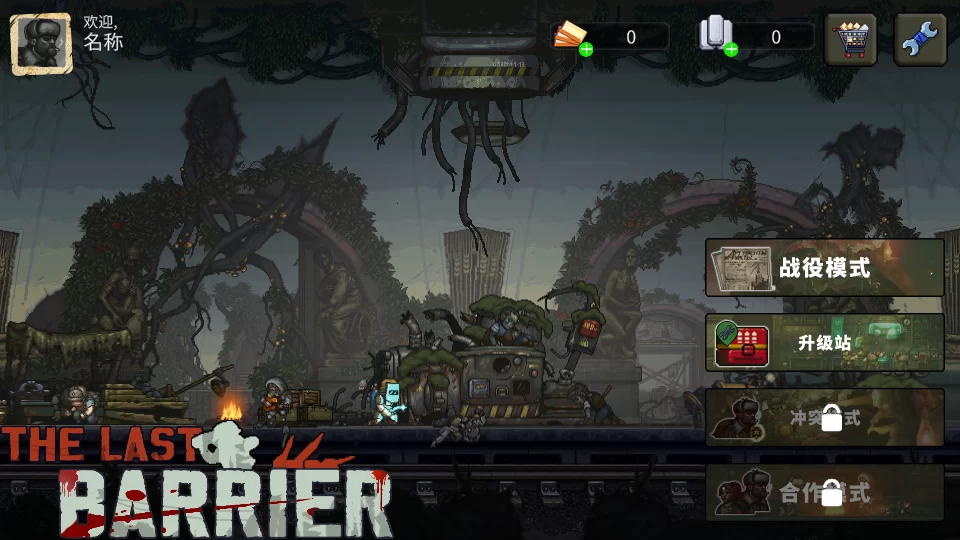Click the player avatar portrait
This screenshot has height=540, width=960.
pyautogui.click(x=41, y=43)
